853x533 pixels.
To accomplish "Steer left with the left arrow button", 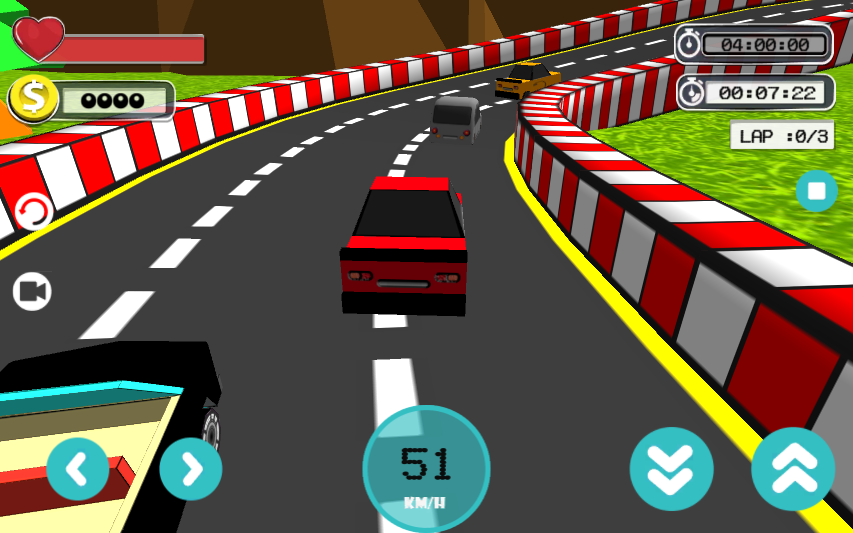I will [77, 468].
